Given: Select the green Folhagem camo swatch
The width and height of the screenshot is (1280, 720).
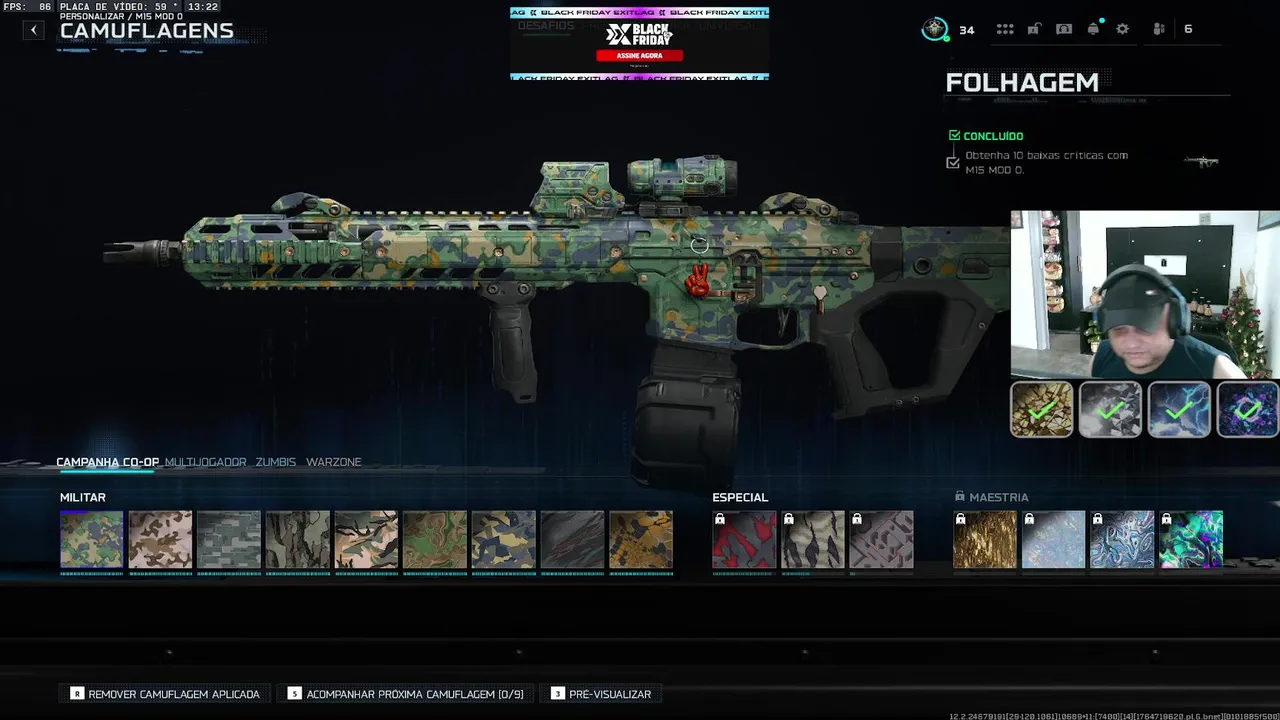Looking at the screenshot, I should [x=91, y=540].
